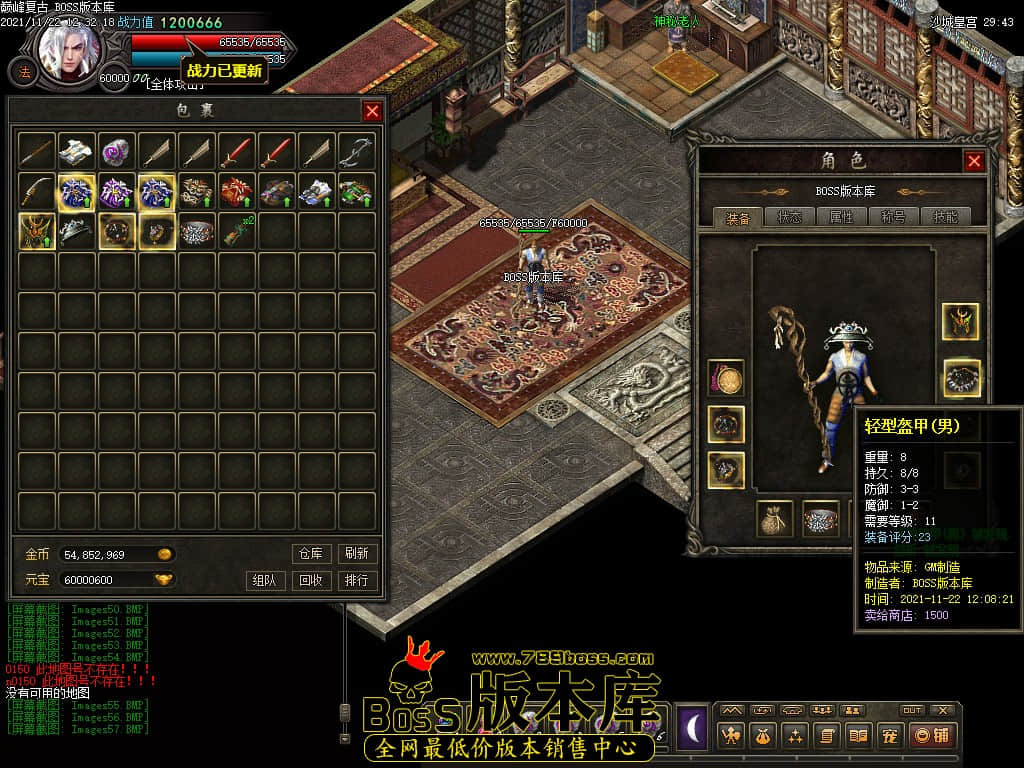The image size is (1024, 768).
Task: Click the 回收 recycle button
Action: [x=310, y=580]
